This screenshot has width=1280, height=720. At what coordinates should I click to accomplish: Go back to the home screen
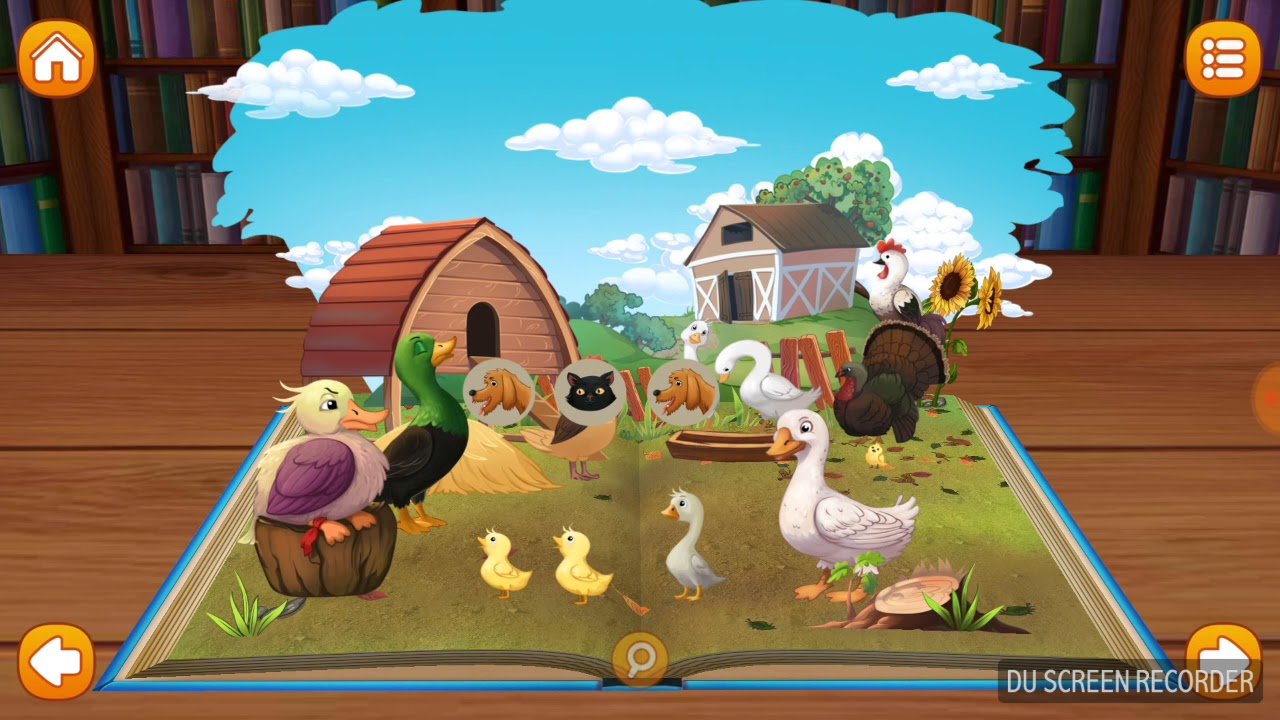(56, 59)
